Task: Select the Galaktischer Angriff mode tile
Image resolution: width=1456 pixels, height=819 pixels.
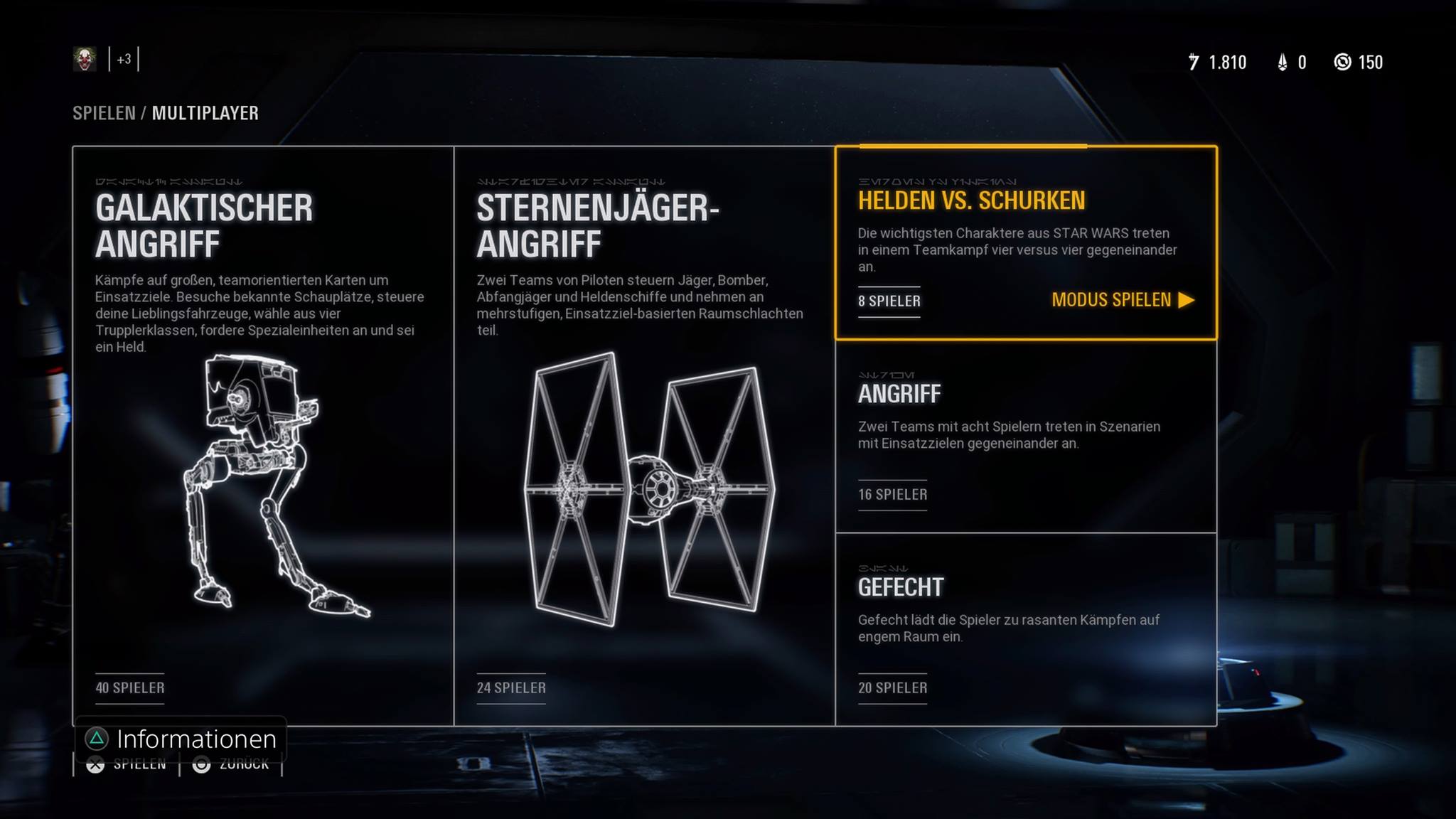Action: coord(263,435)
